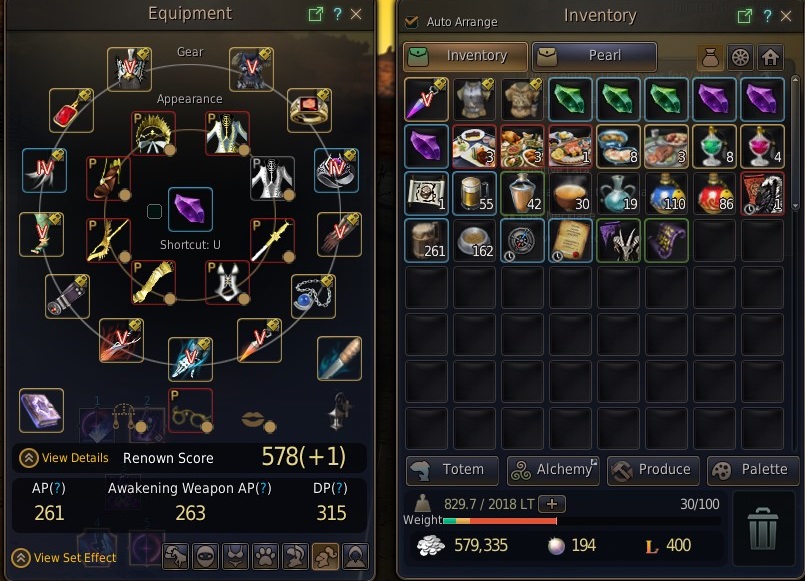The height and width of the screenshot is (581, 805).
Task: Select the purple book equipment slot
Action: [41, 410]
